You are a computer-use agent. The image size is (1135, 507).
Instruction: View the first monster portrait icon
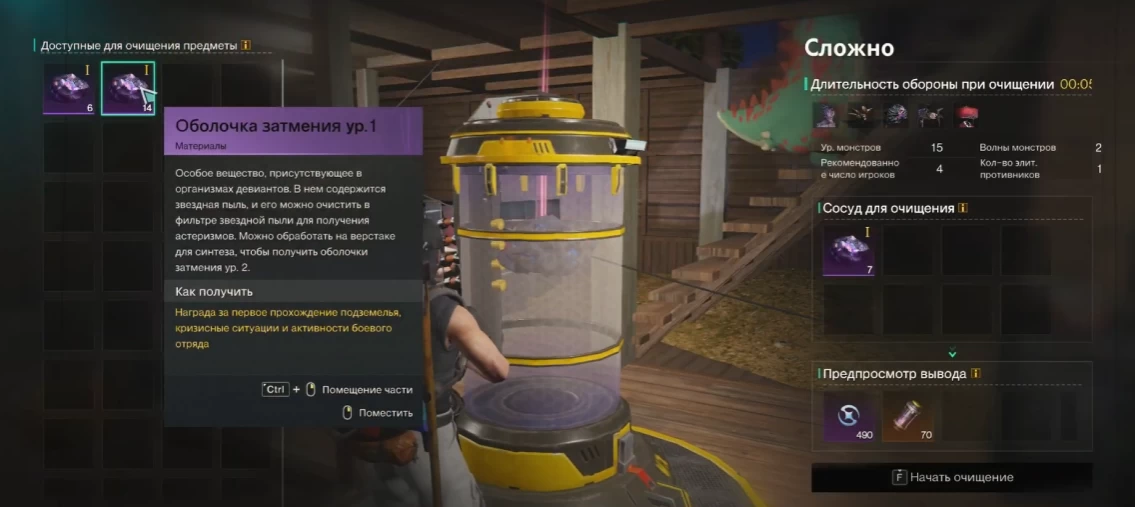825,115
